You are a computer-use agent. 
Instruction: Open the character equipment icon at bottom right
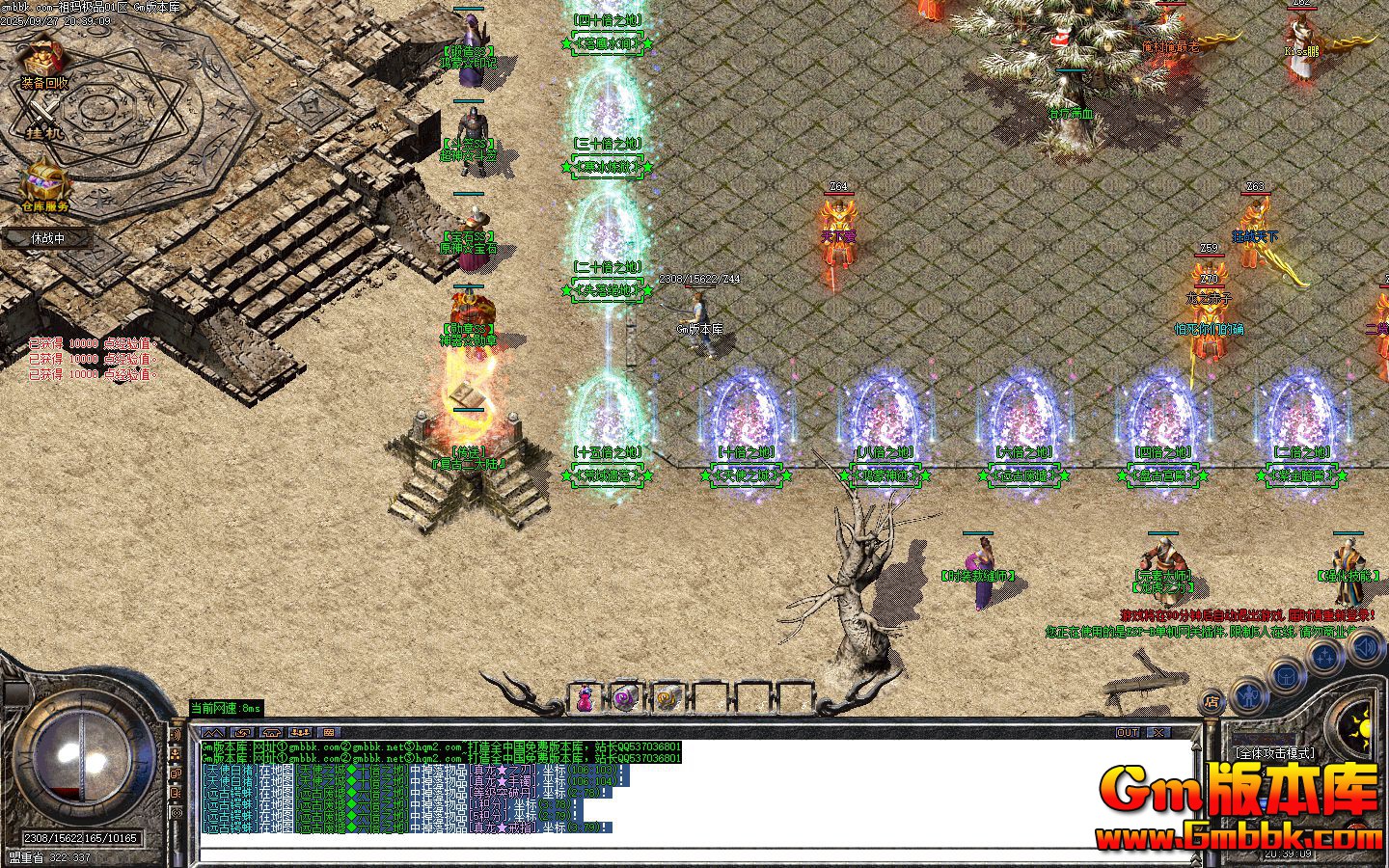pos(1248,697)
